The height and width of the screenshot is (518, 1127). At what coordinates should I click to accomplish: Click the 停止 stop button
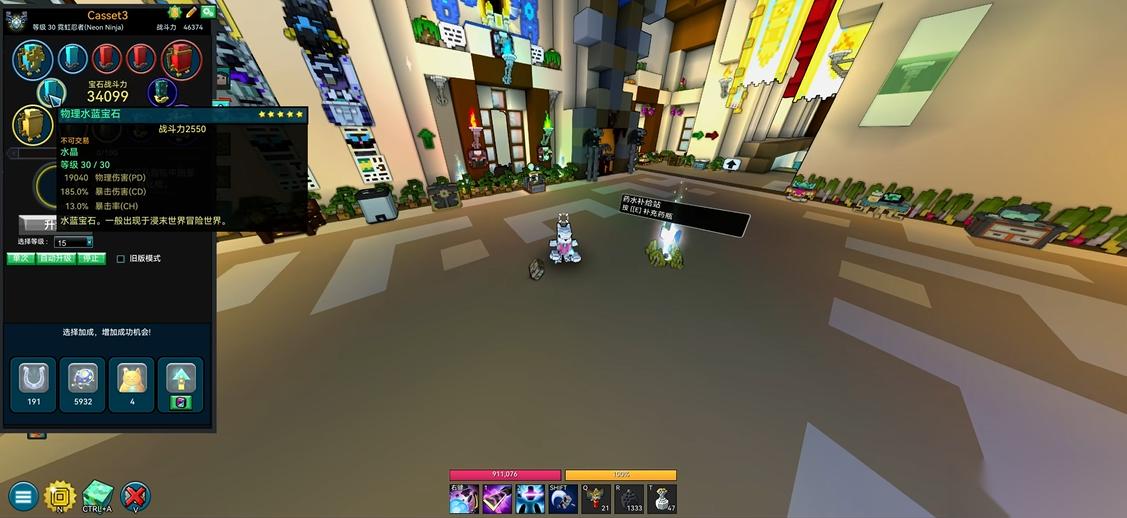(91, 258)
